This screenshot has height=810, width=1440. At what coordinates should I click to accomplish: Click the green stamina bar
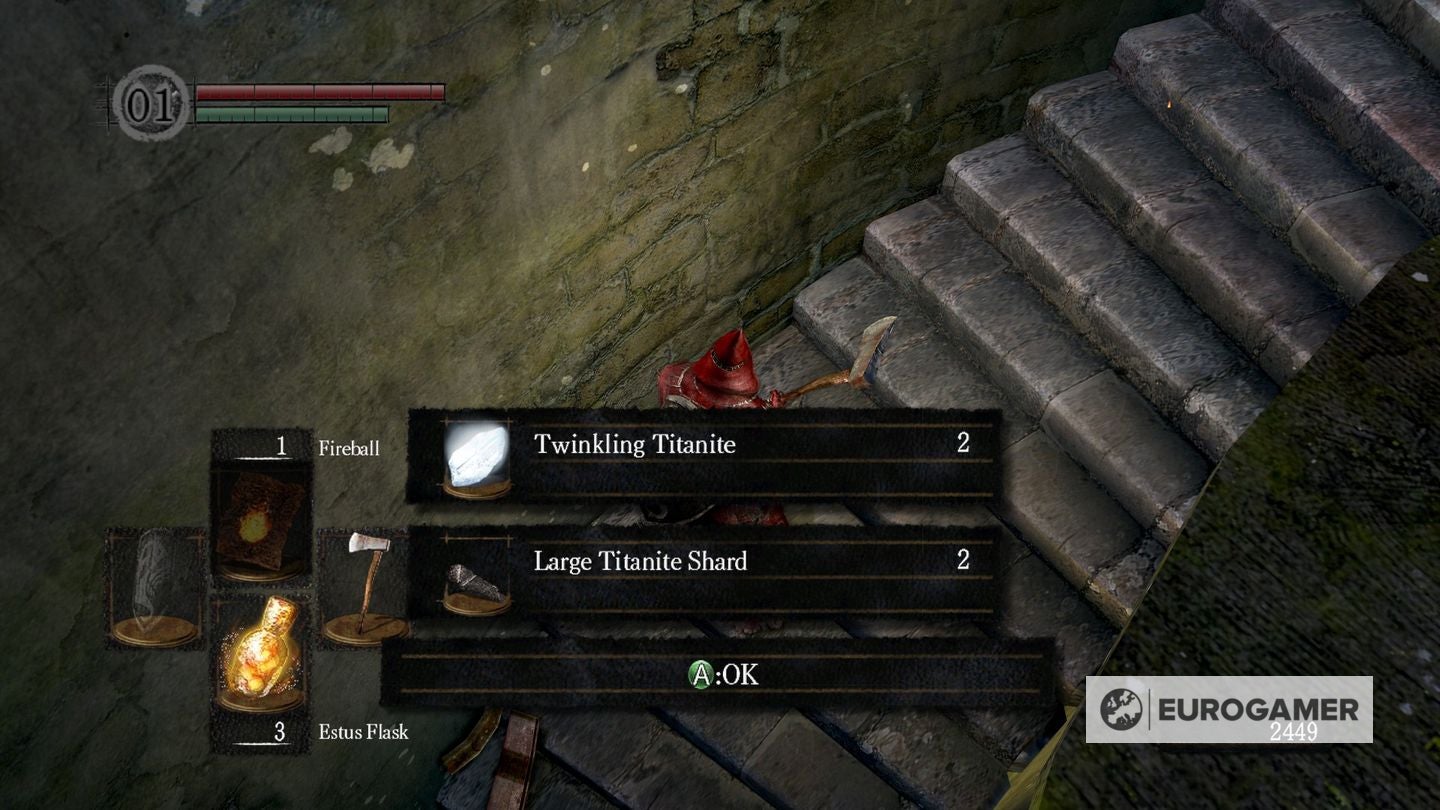pyautogui.click(x=290, y=111)
